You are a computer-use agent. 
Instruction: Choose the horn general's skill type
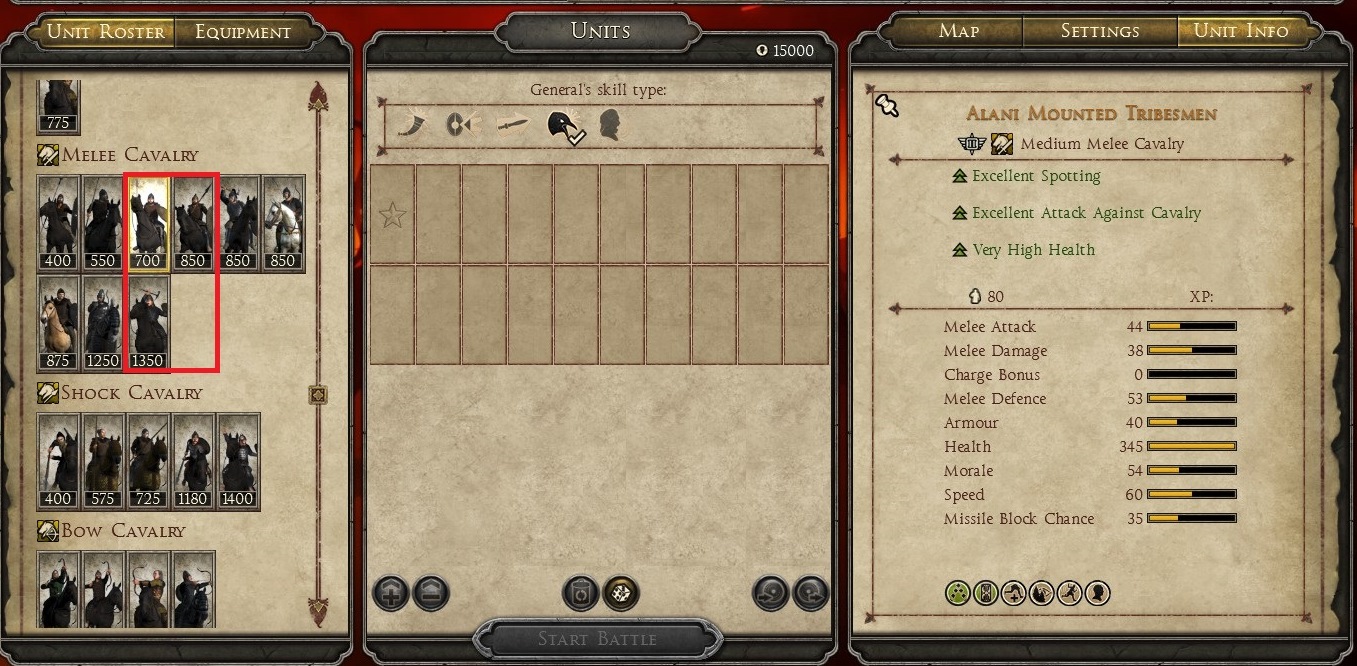[413, 125]
